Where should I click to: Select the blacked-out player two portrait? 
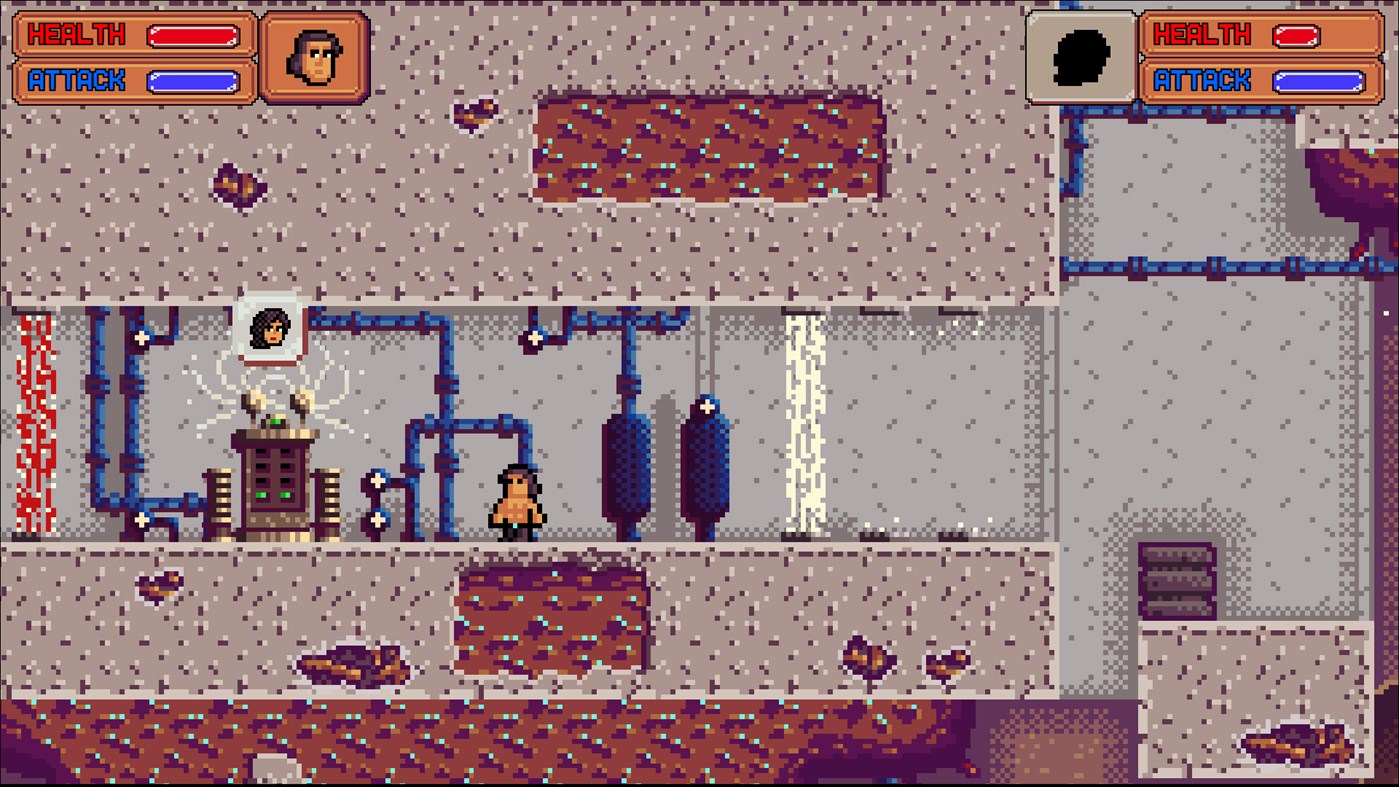tap(1081, 57)
